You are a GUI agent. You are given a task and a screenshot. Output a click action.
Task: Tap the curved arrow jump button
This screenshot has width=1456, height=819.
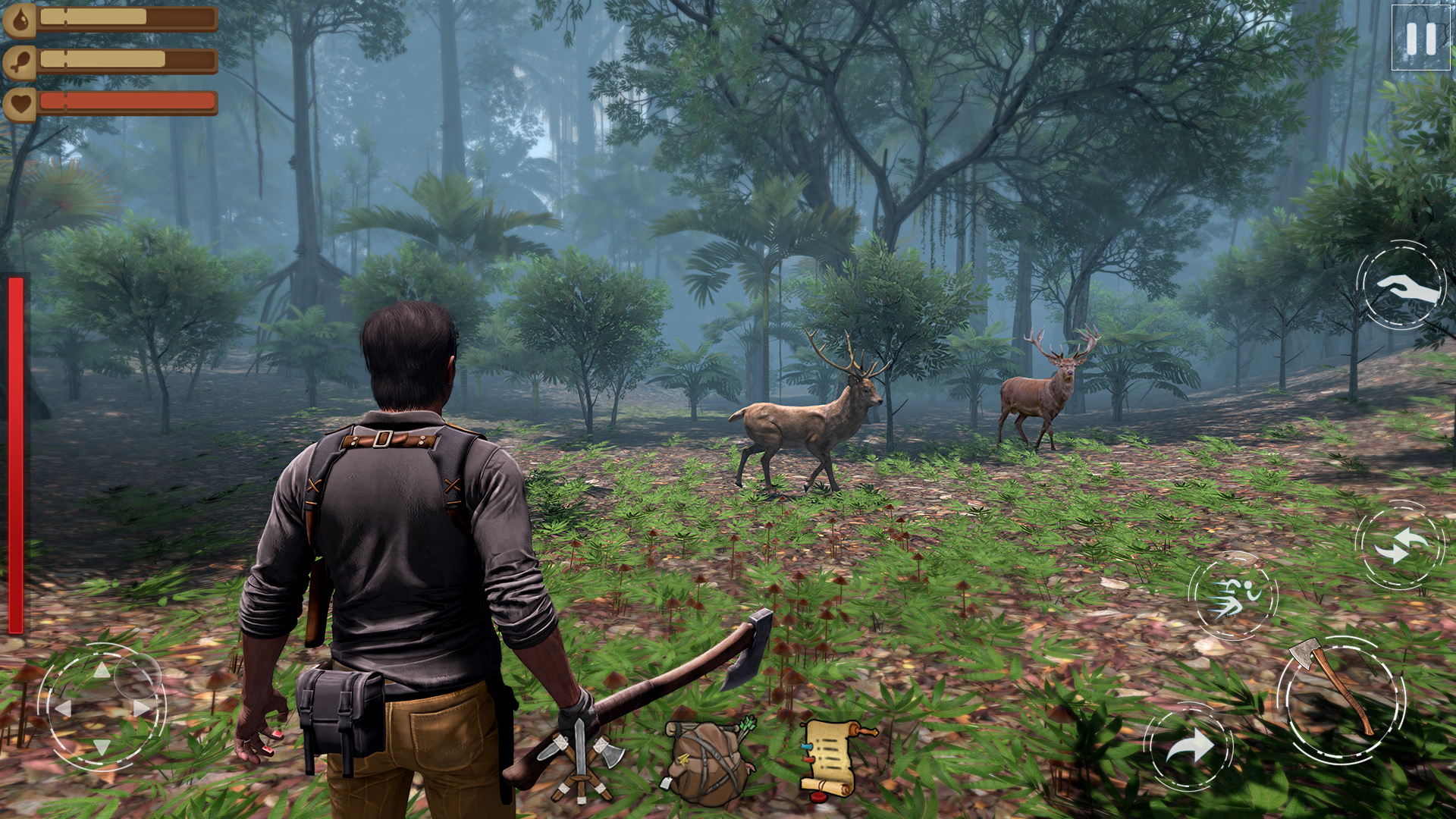pos(1188,747)
